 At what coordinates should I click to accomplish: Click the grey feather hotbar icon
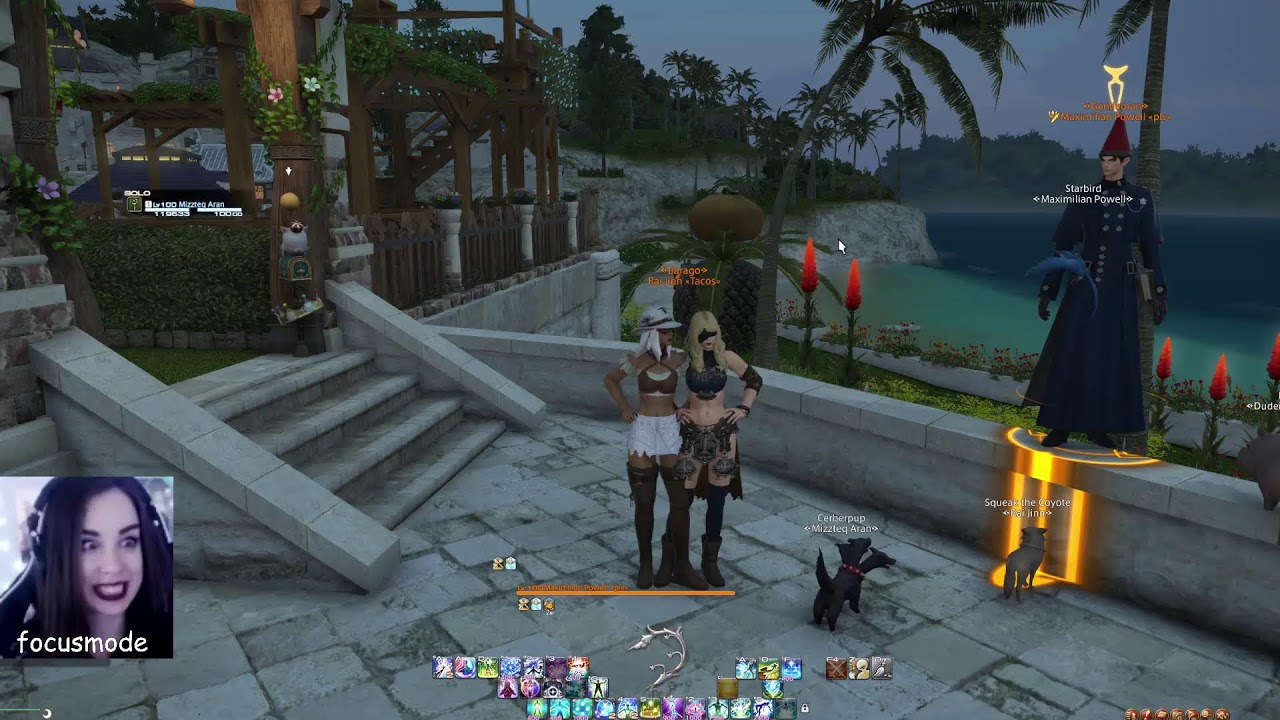click(881, 669)
